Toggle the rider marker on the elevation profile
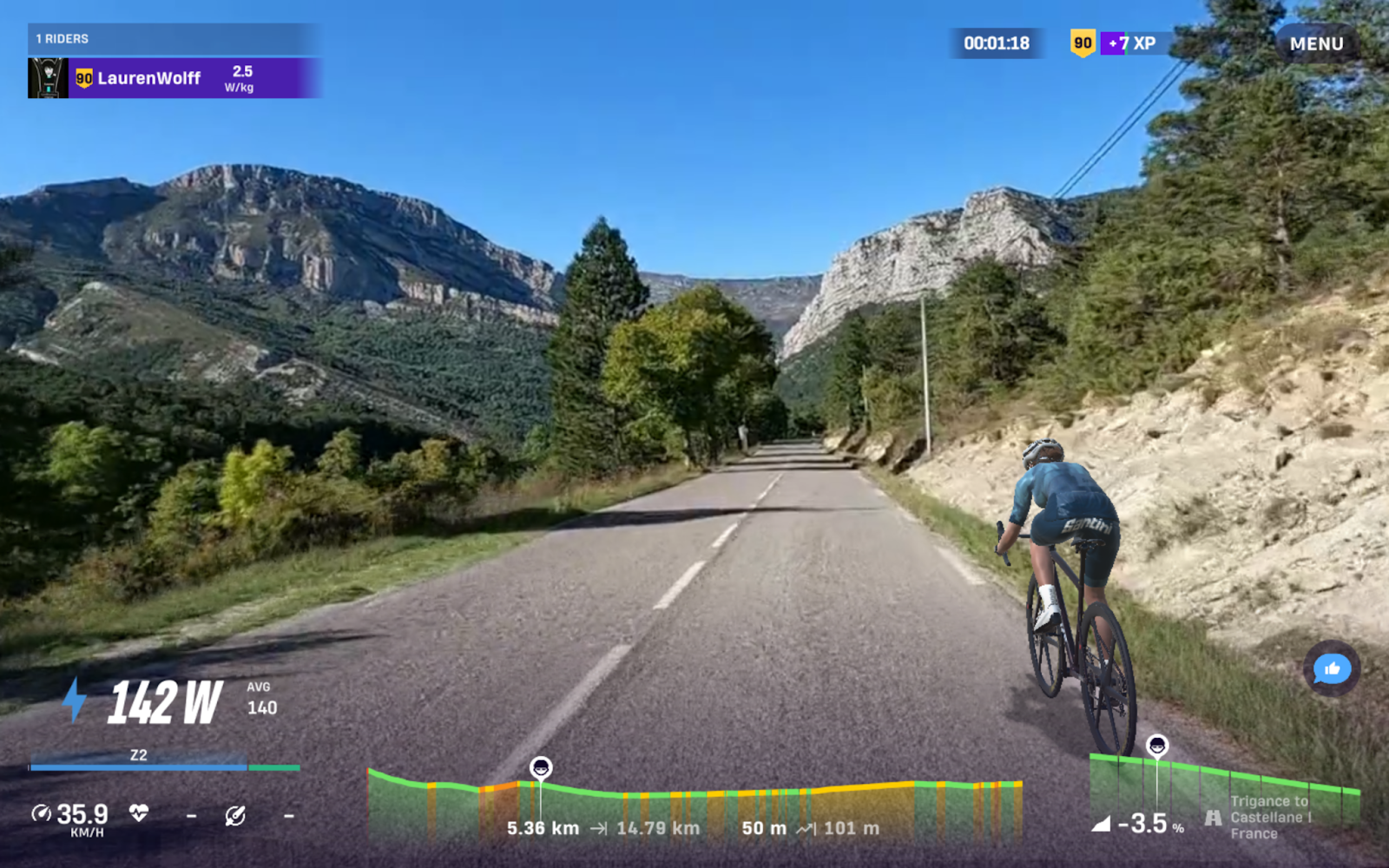1389x868 pixels. tap(542, 767)
